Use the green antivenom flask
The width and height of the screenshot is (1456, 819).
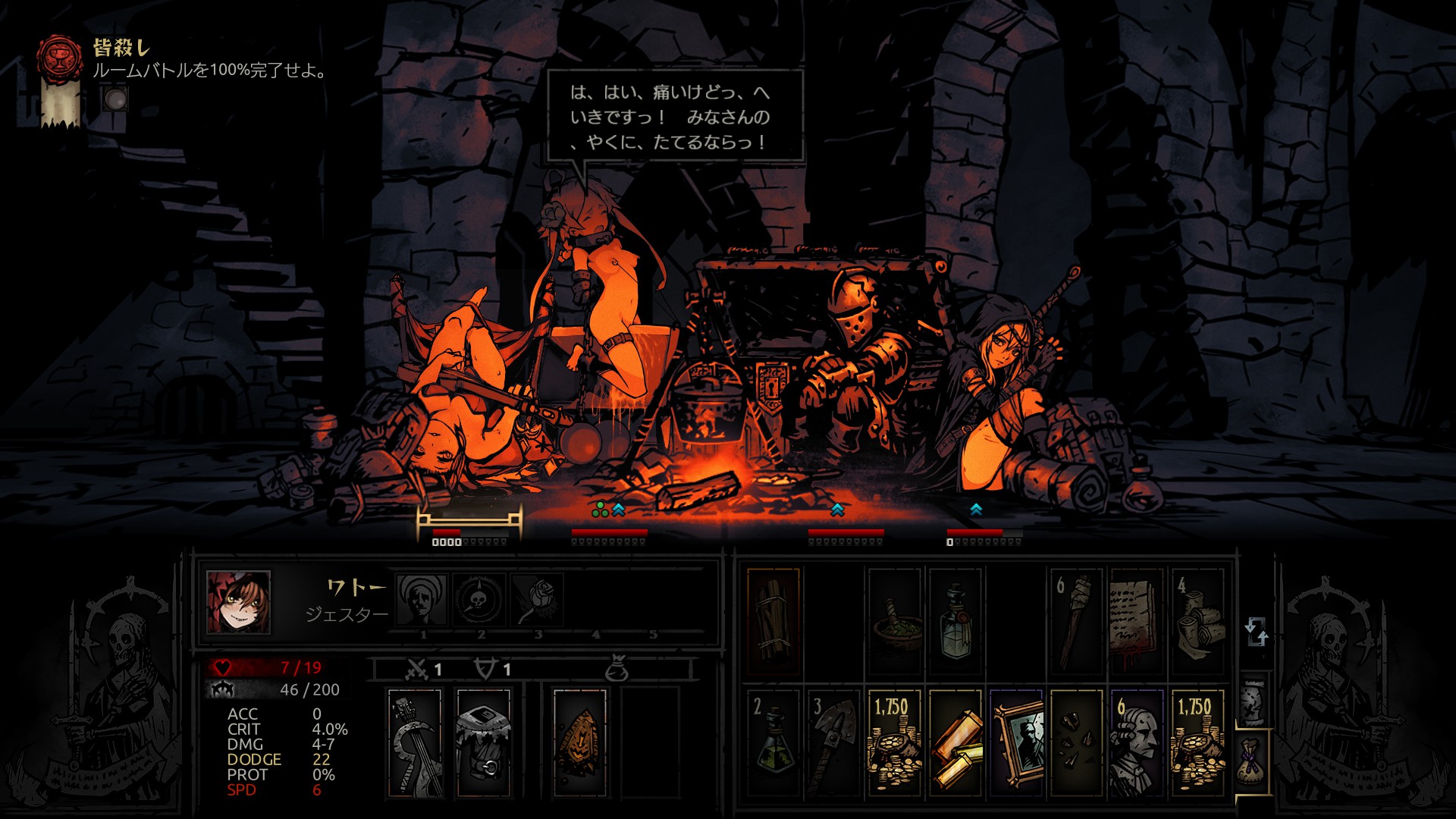click(x=773, y=743)
